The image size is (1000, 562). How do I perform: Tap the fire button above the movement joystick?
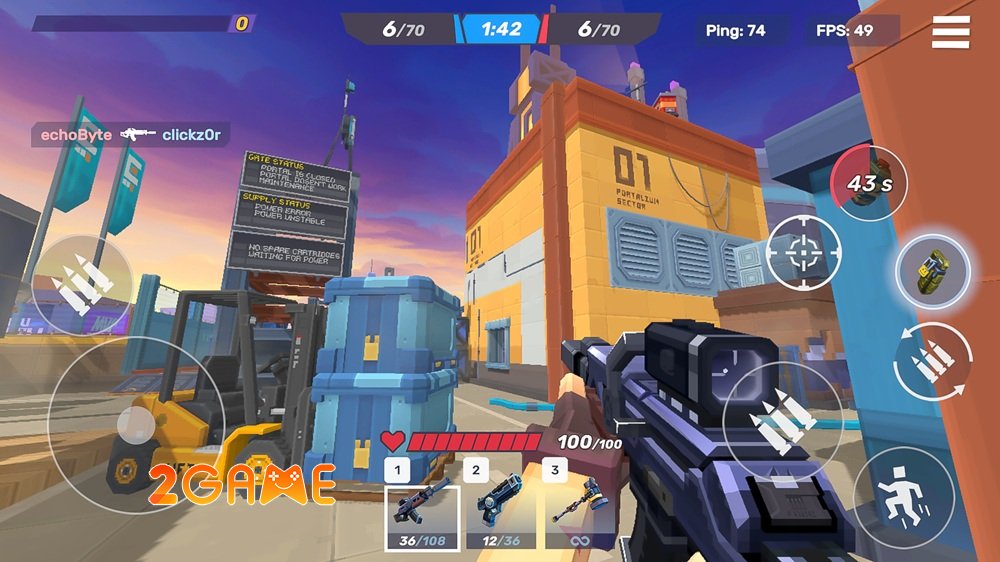click(x=80, y=284)
